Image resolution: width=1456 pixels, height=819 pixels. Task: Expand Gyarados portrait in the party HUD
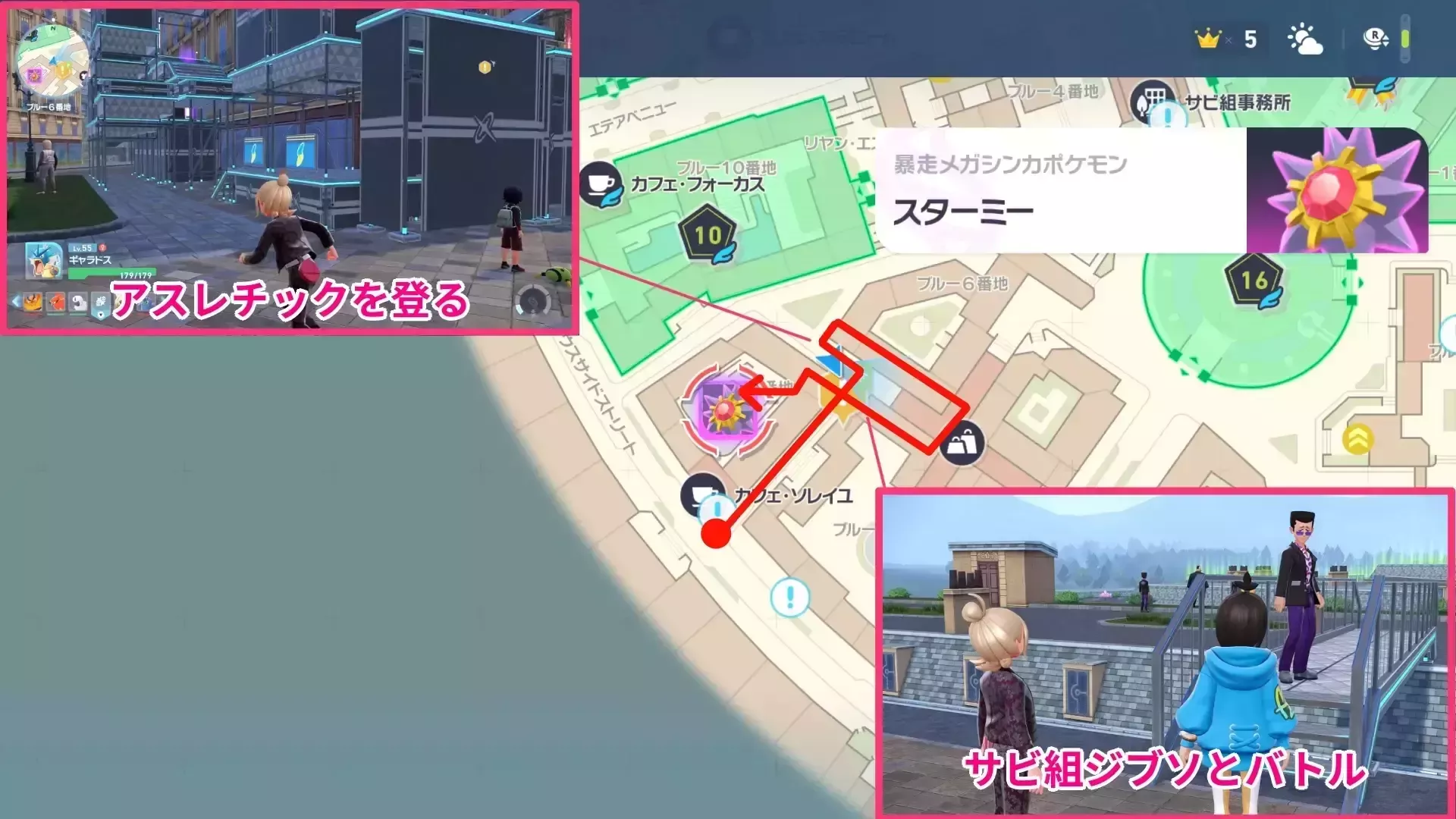click(x=43, y=262)
